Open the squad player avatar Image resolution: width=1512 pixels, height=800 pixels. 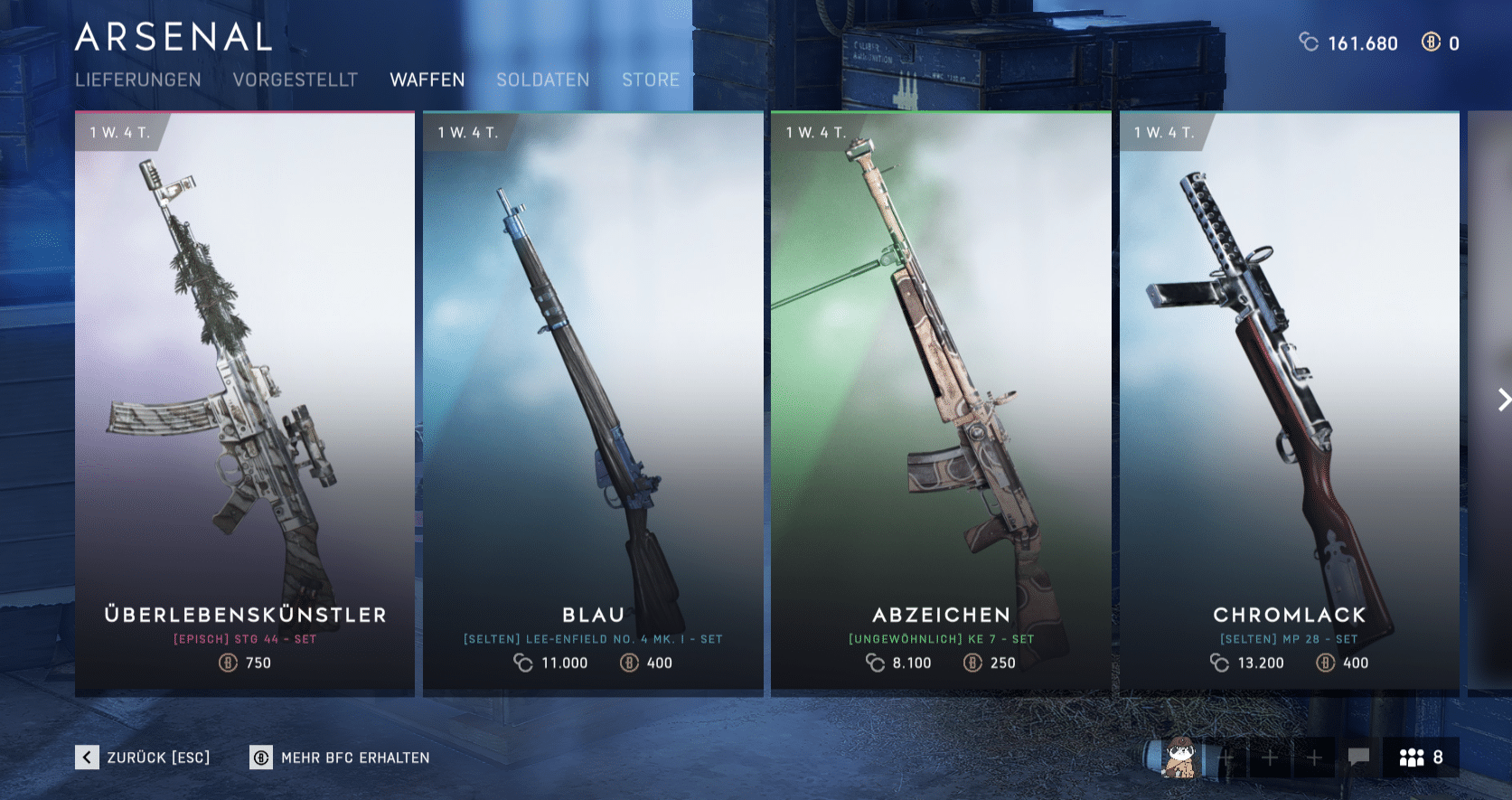coord(1179,758)
